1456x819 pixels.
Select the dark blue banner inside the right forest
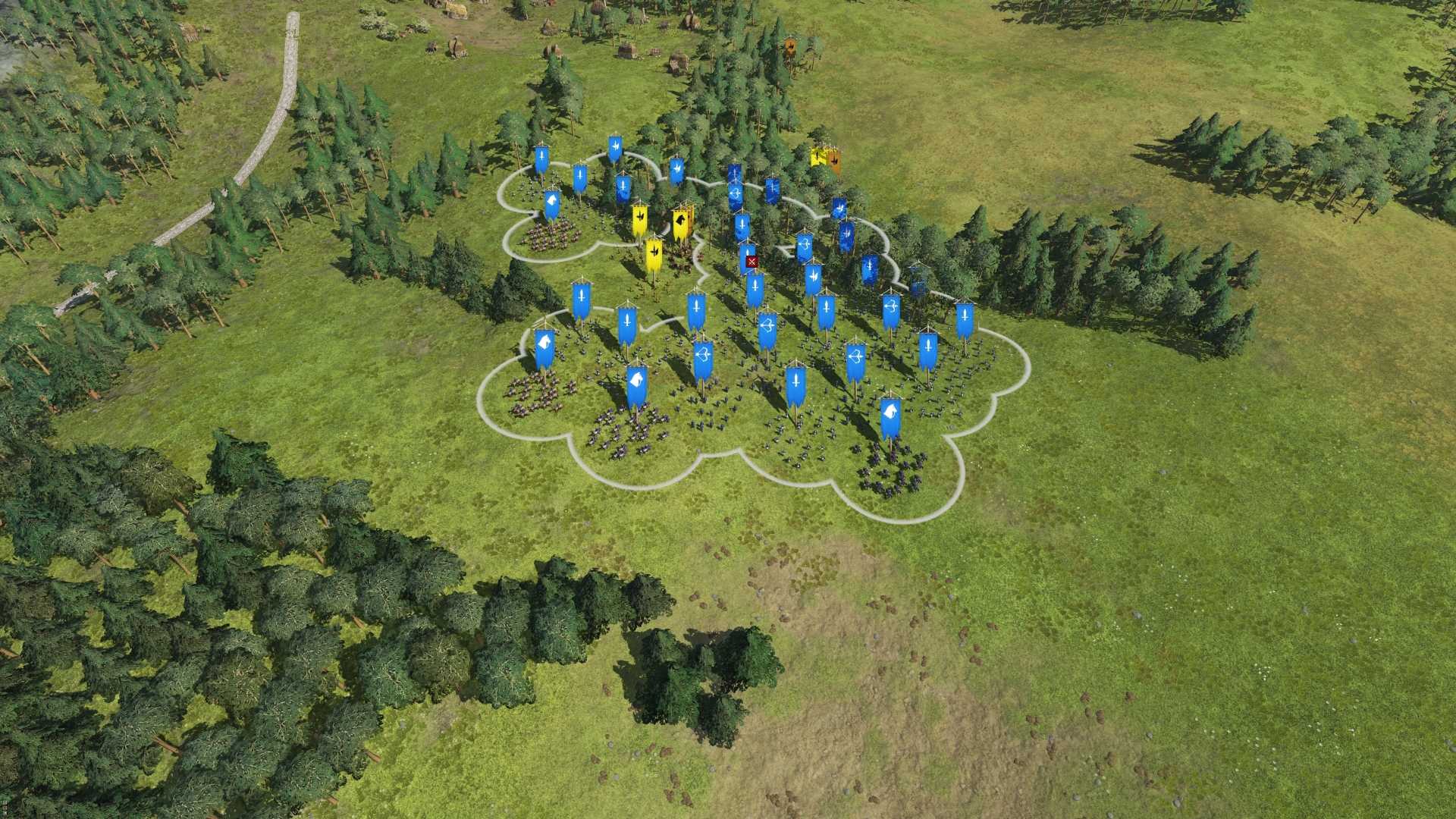919,282
